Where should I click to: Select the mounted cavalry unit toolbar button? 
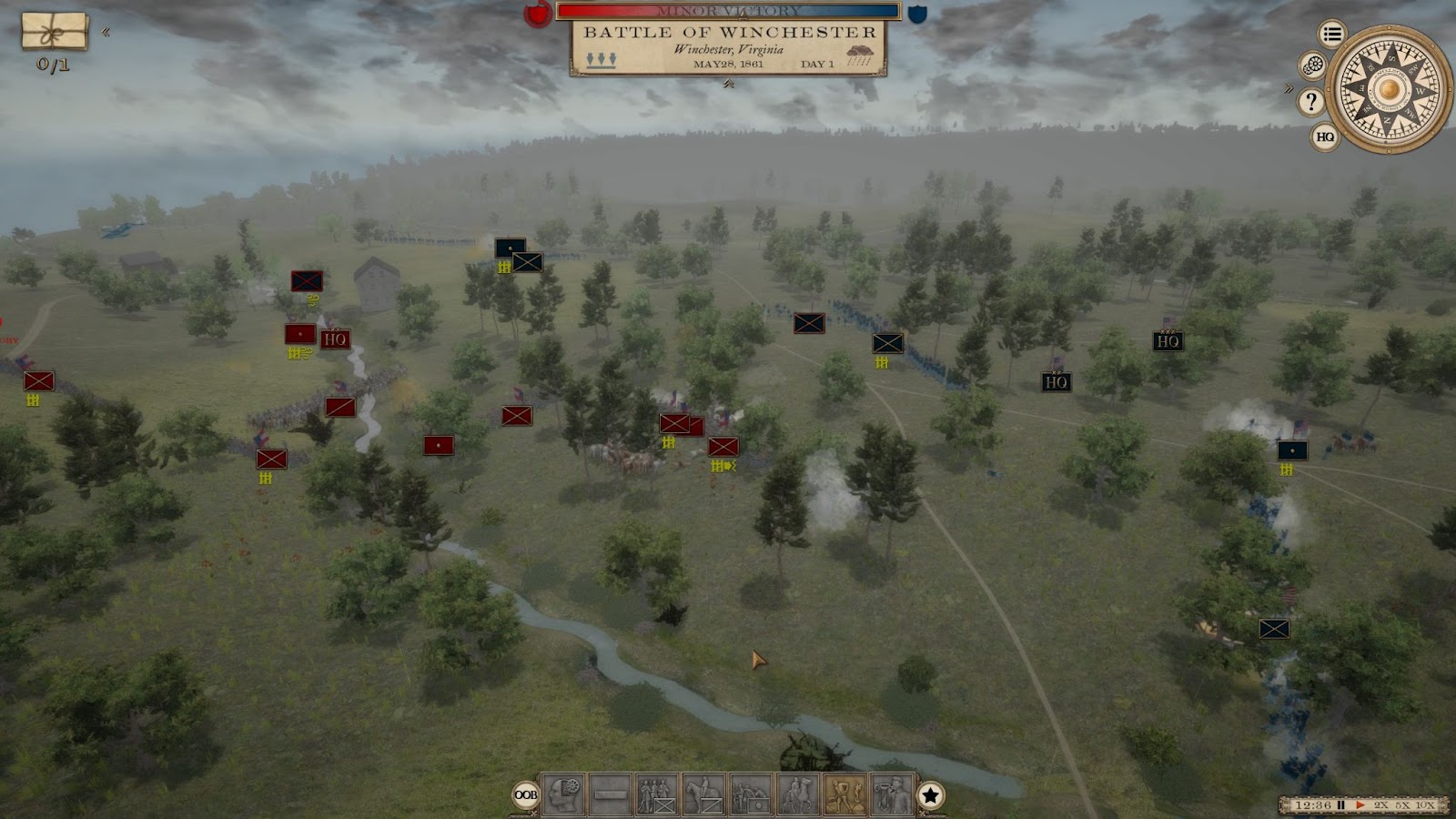point(703,794)
